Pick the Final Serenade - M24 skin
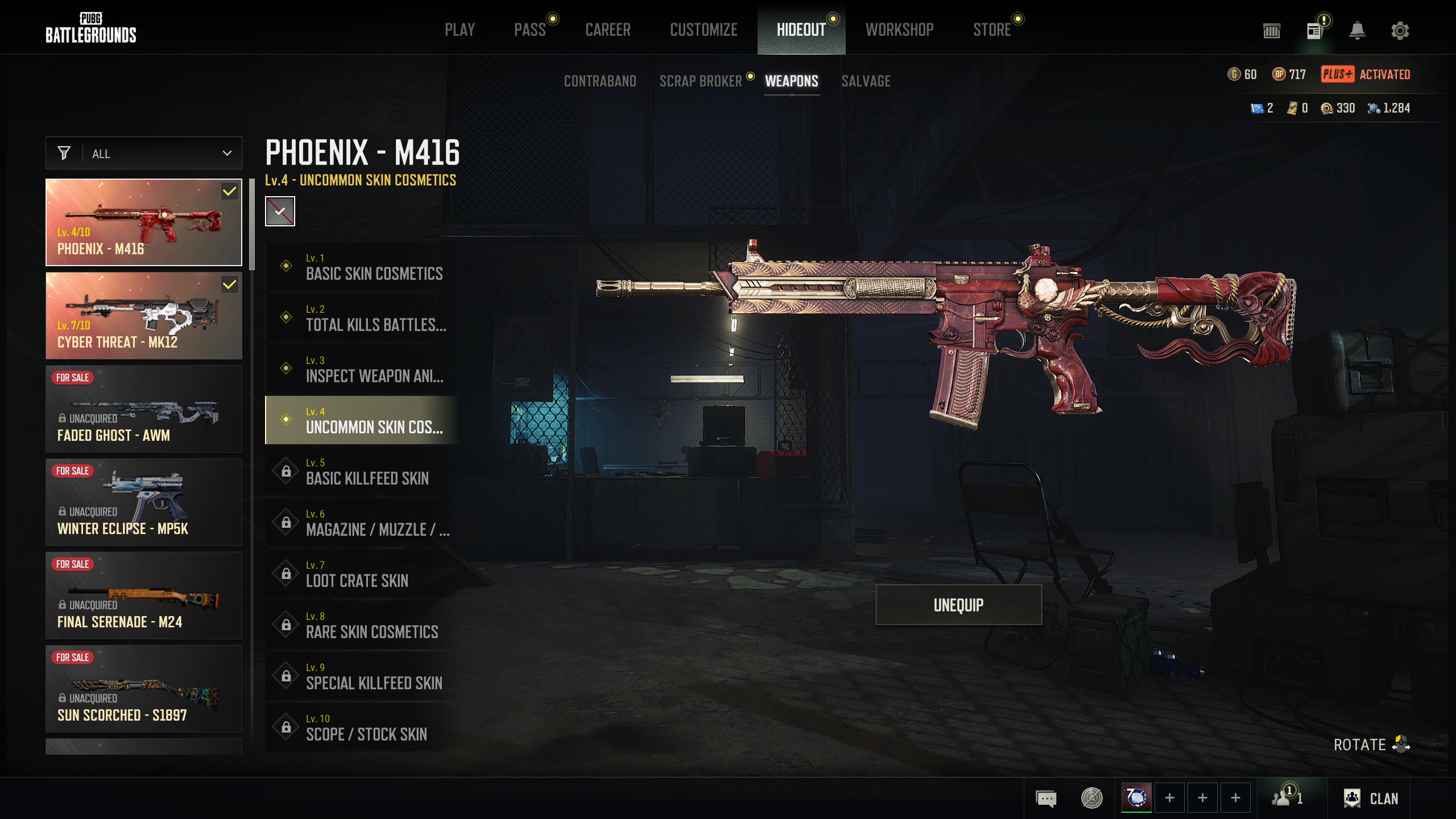The height and width of the screenshot is (819, 1456). 144,595
